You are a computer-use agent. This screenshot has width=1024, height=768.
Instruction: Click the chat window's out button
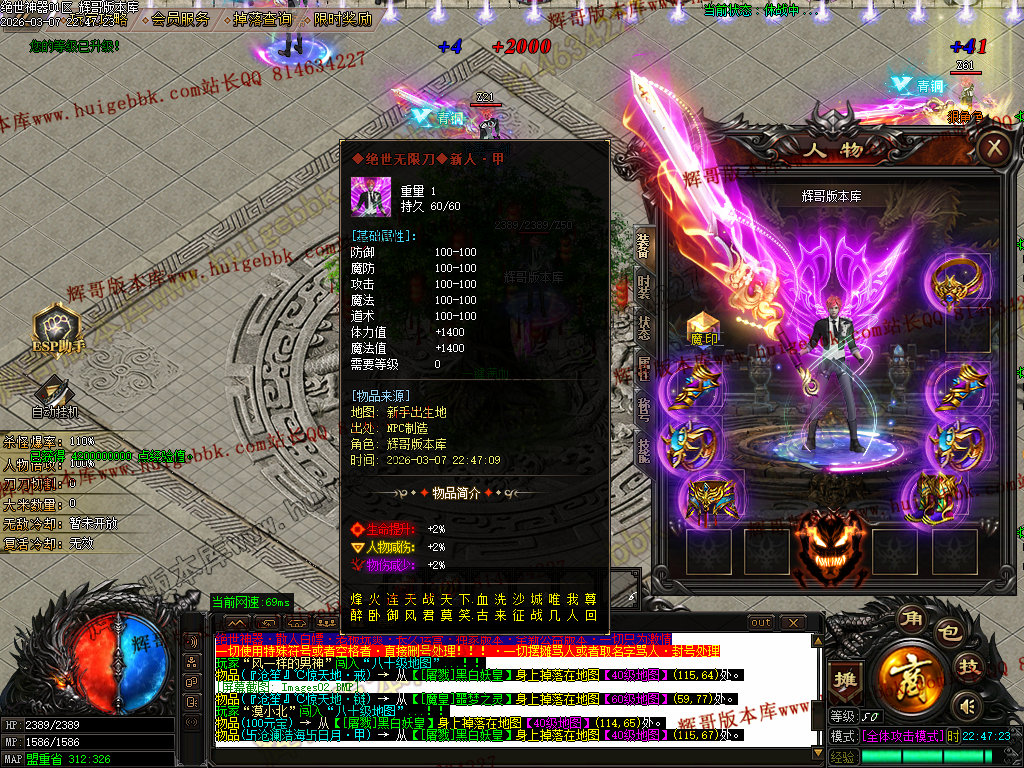click(x=761, y=623)
